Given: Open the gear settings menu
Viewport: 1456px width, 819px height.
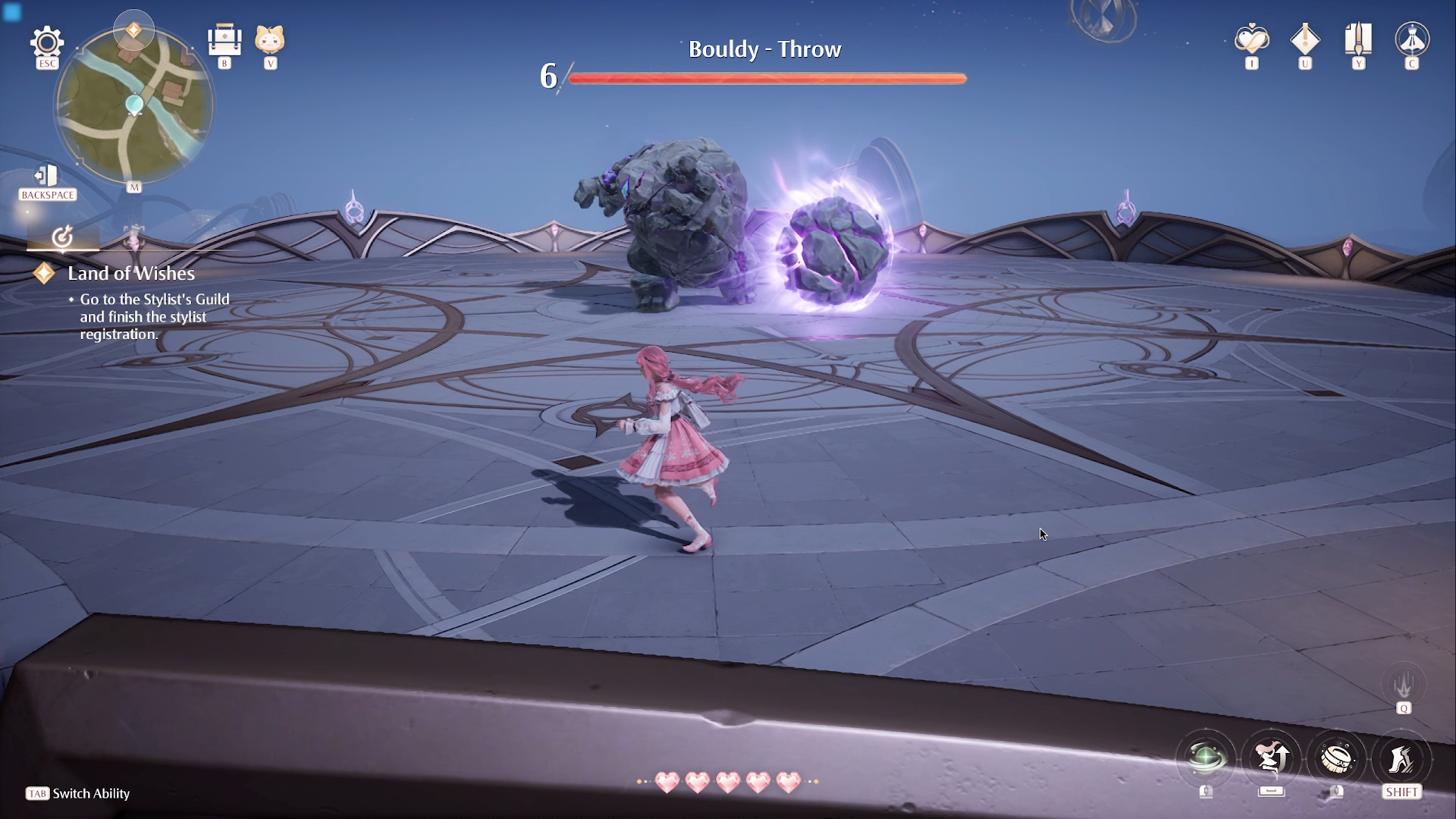Looking at the screenshot, I should click(47, 42).
